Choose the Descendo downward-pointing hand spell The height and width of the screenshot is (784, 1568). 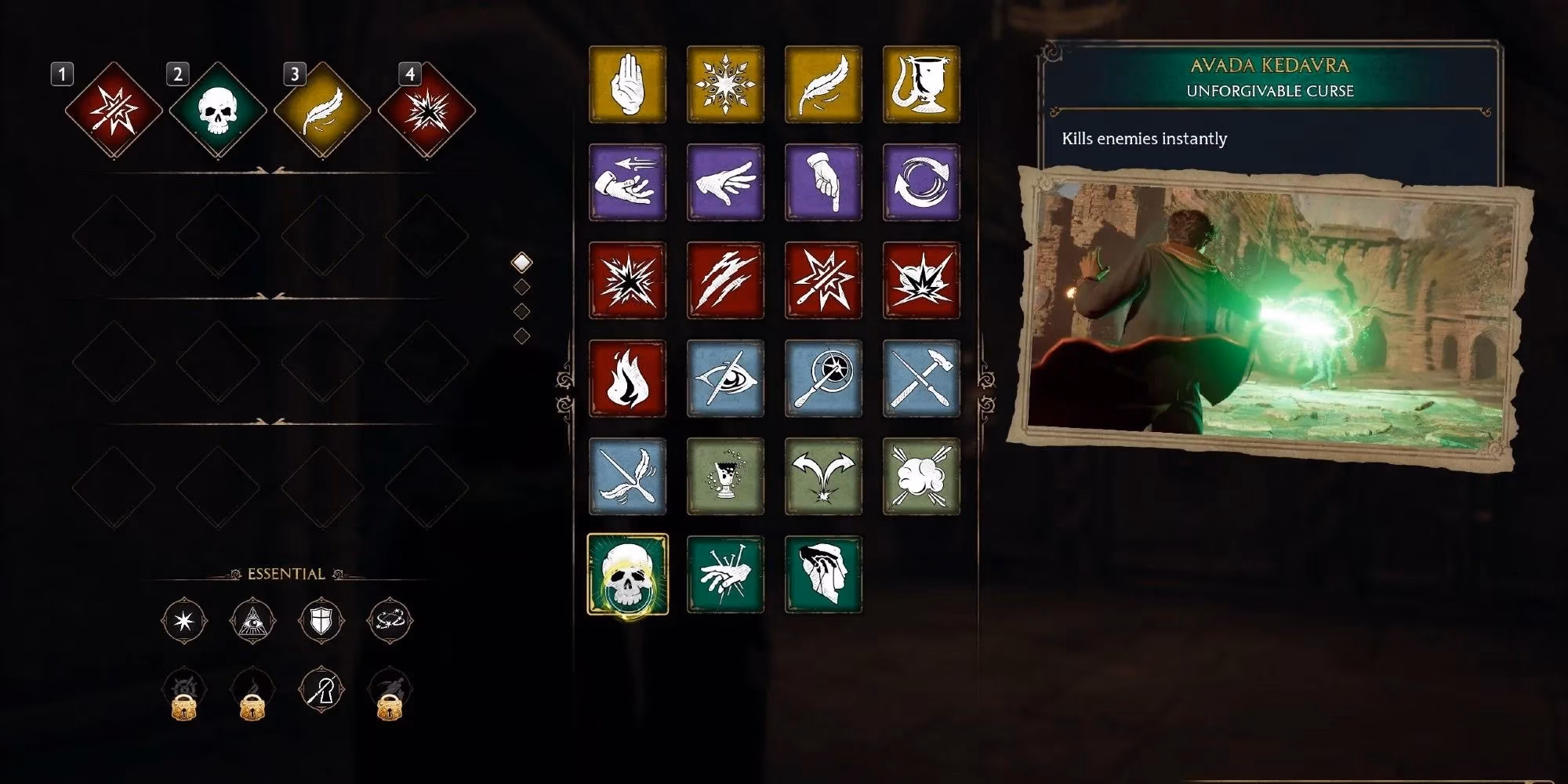823,183
